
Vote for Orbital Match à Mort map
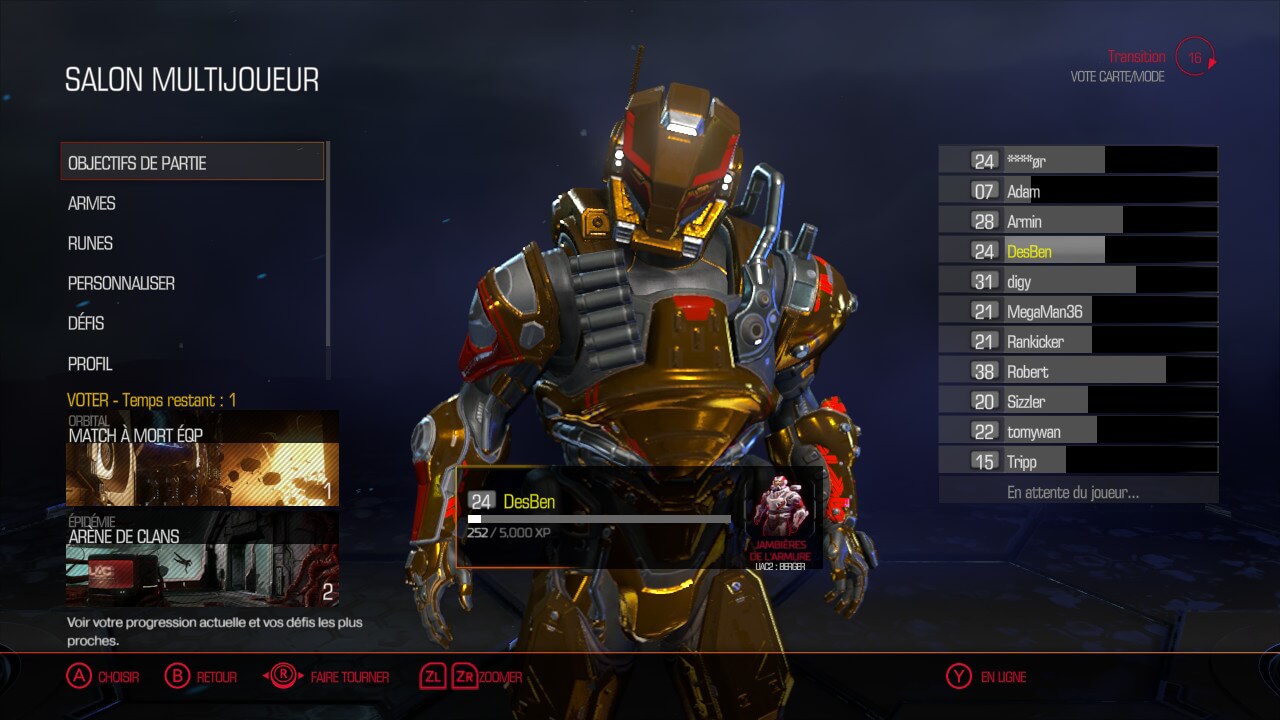pyautogui.click(x=202, y=459)
